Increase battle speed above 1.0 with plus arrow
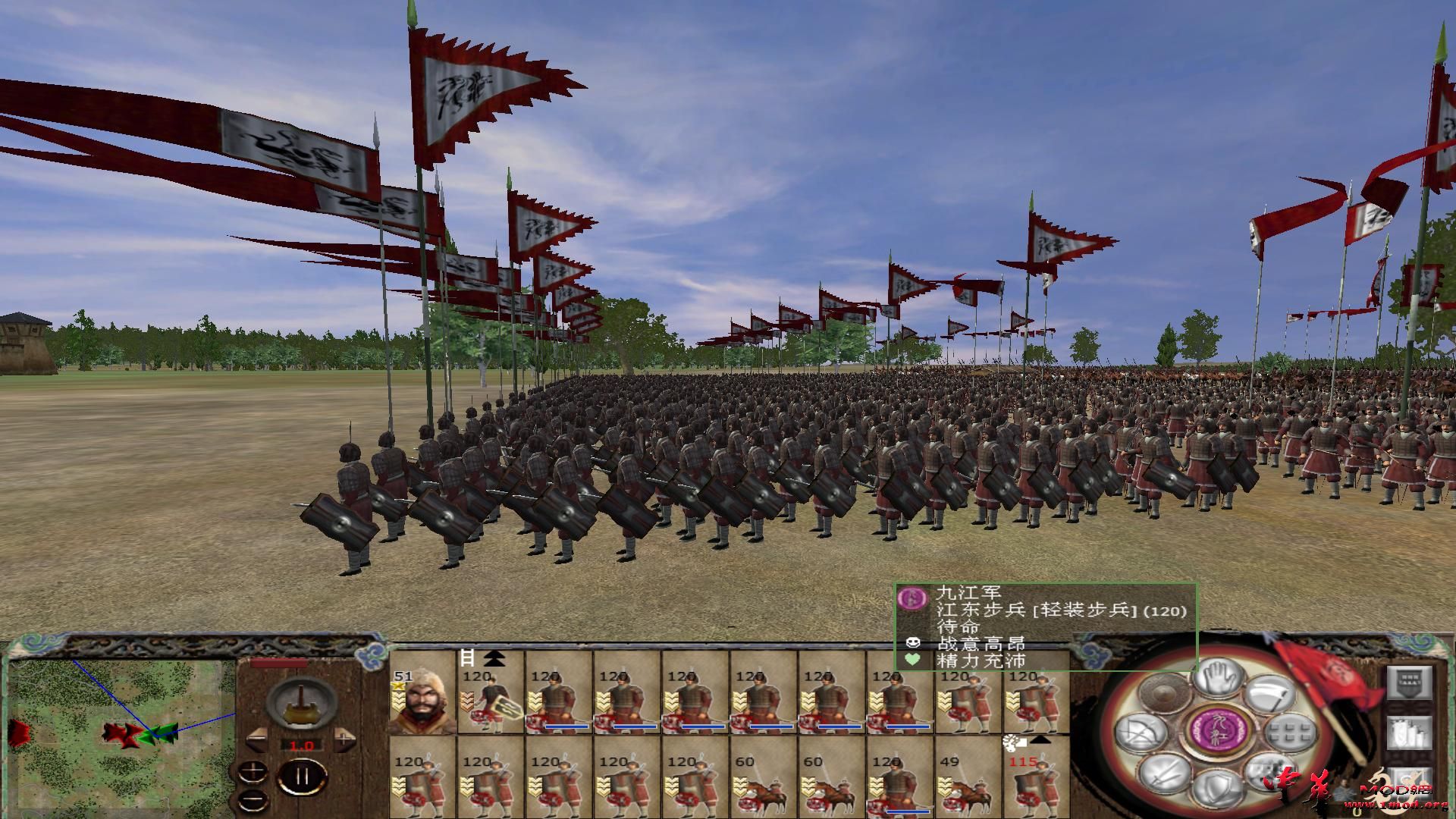 [x=344, y=740]
